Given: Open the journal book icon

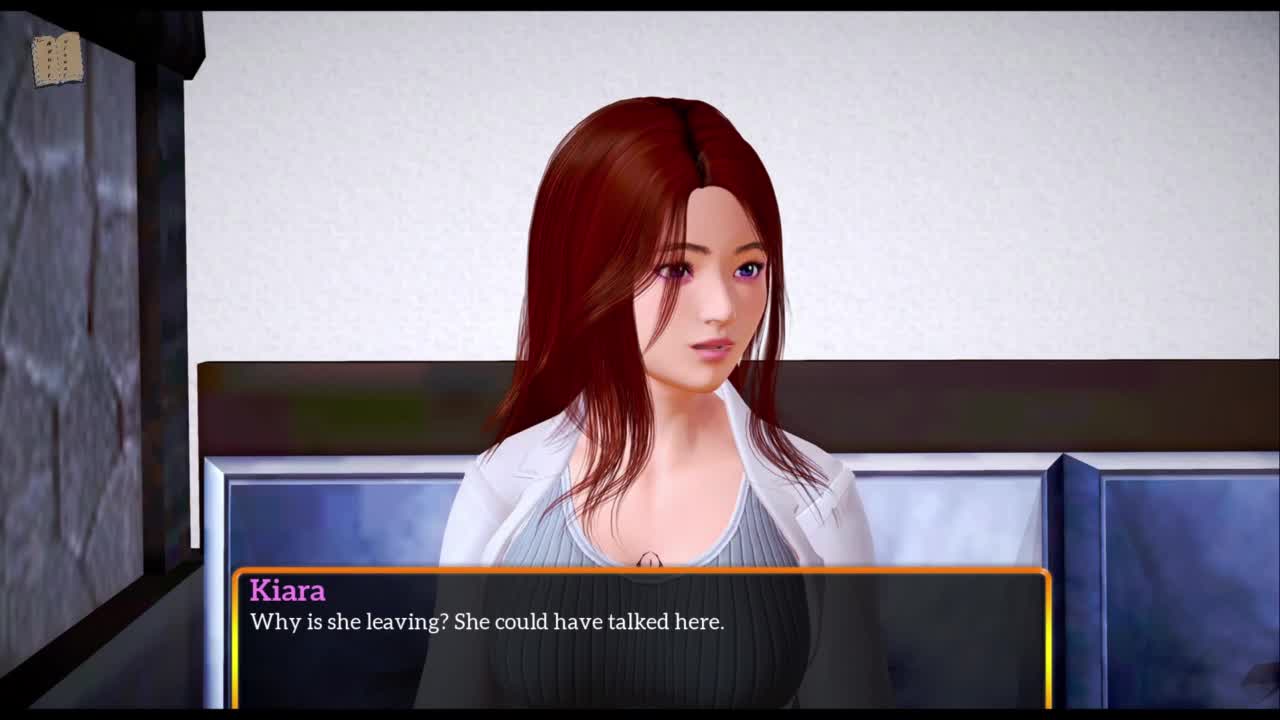Looking at the screenshot, I should tap(57, 60).
